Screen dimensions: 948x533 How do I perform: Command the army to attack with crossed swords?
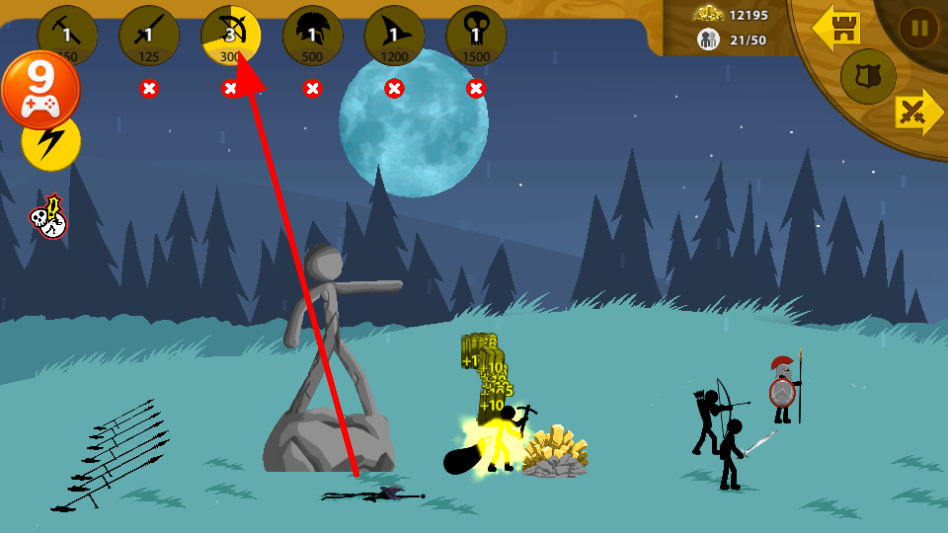coord(917,112)
